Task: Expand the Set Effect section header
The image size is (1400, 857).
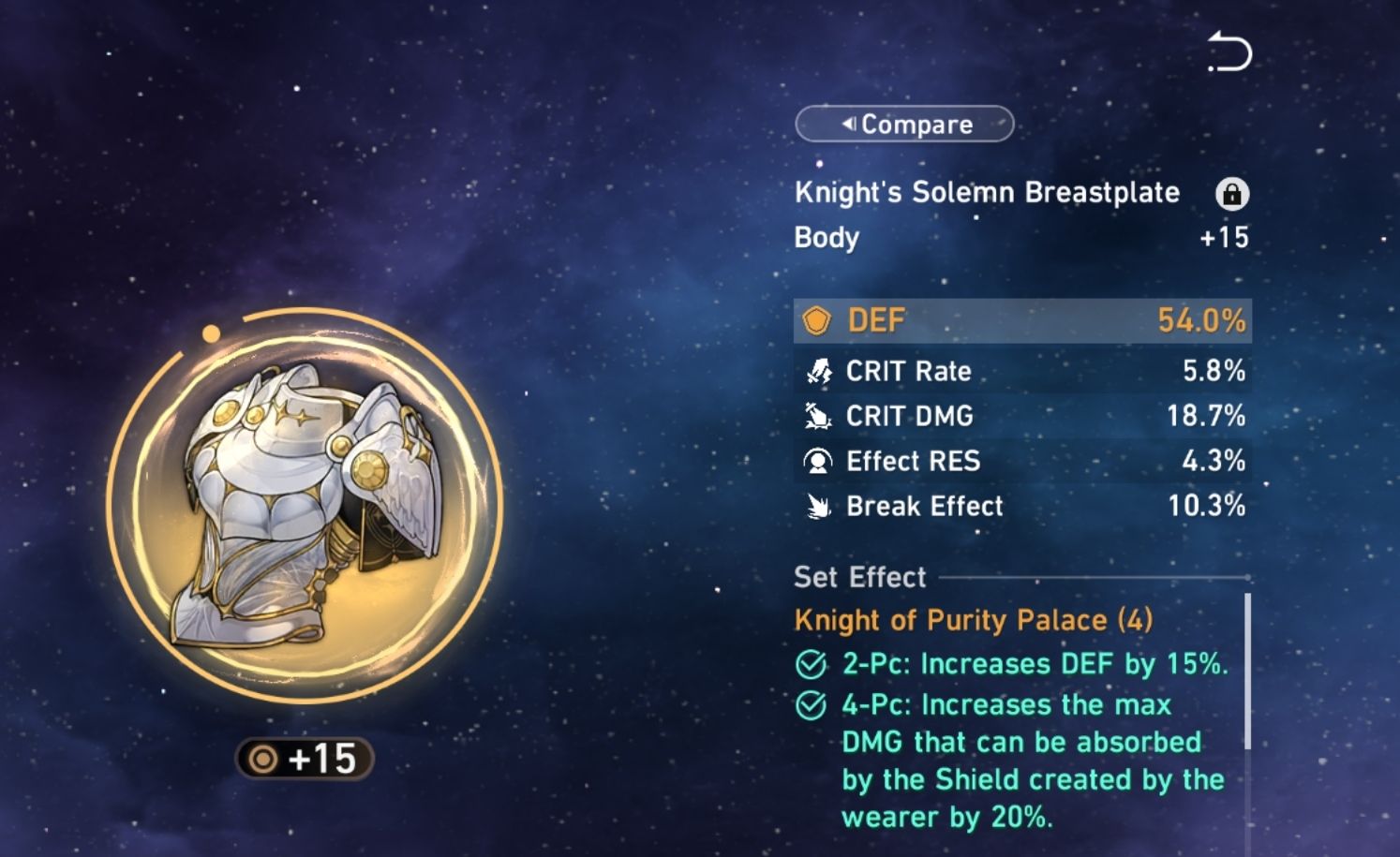Action: (857, 577)
